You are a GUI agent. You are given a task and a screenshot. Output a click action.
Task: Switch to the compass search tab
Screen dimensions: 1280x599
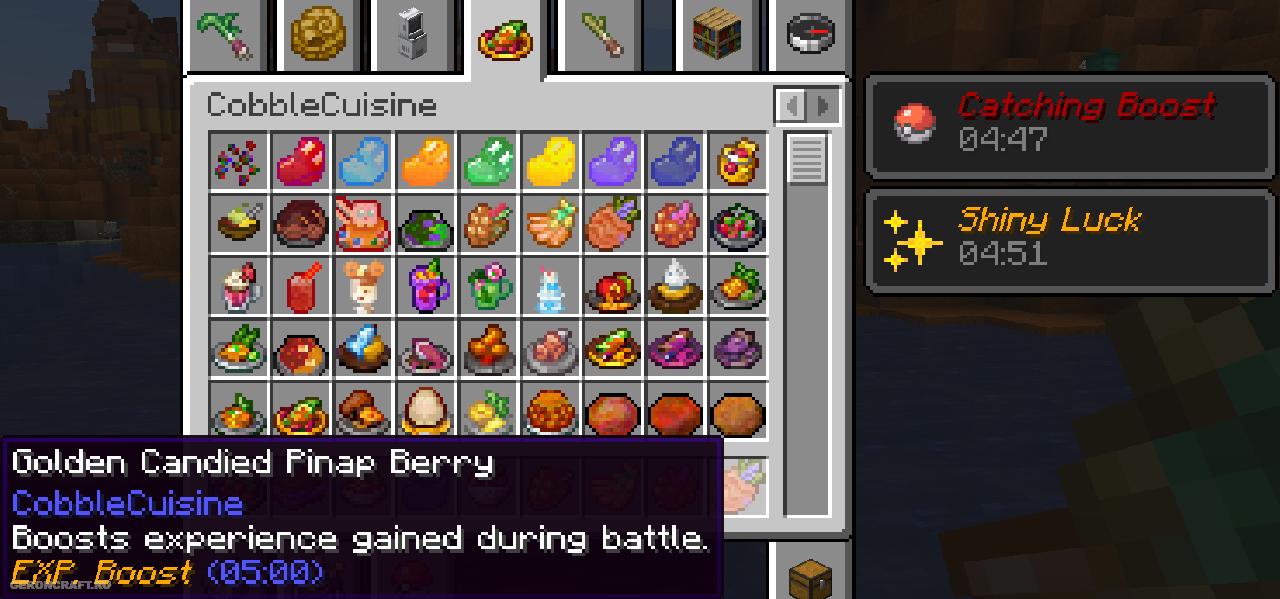[810, 34]
